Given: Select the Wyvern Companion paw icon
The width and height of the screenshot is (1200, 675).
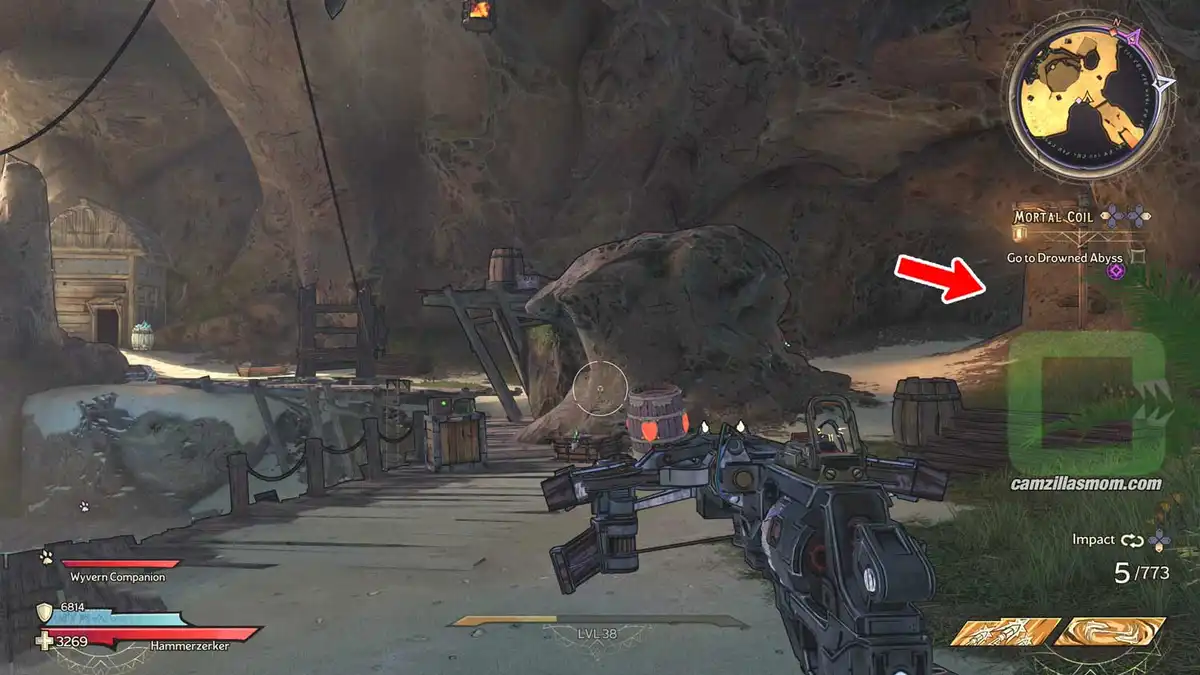Looking at the screenshot, I should pos(46,557).
